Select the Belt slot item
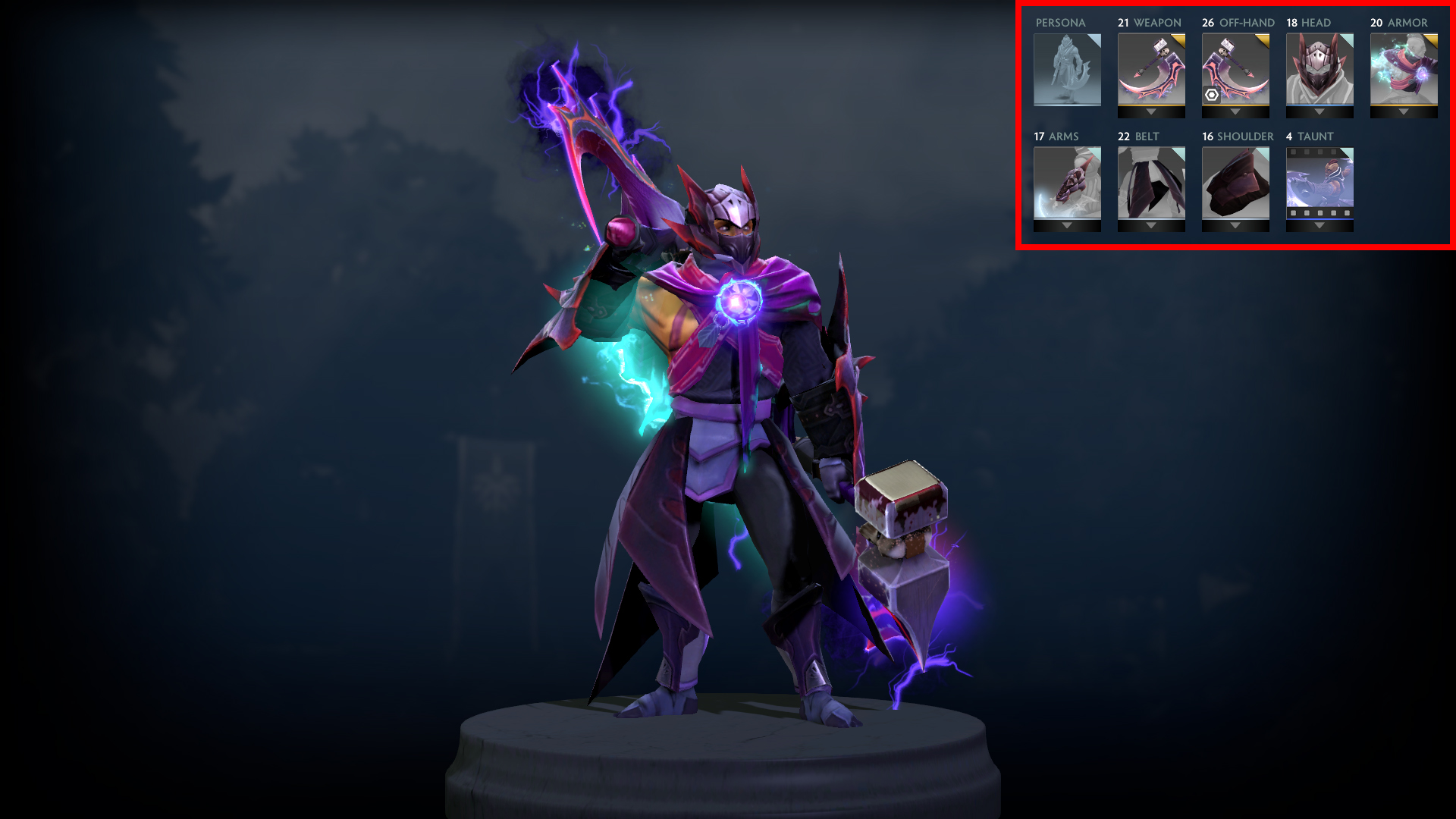Viewport: 1456px width, 819px height. coord(1151,183)
